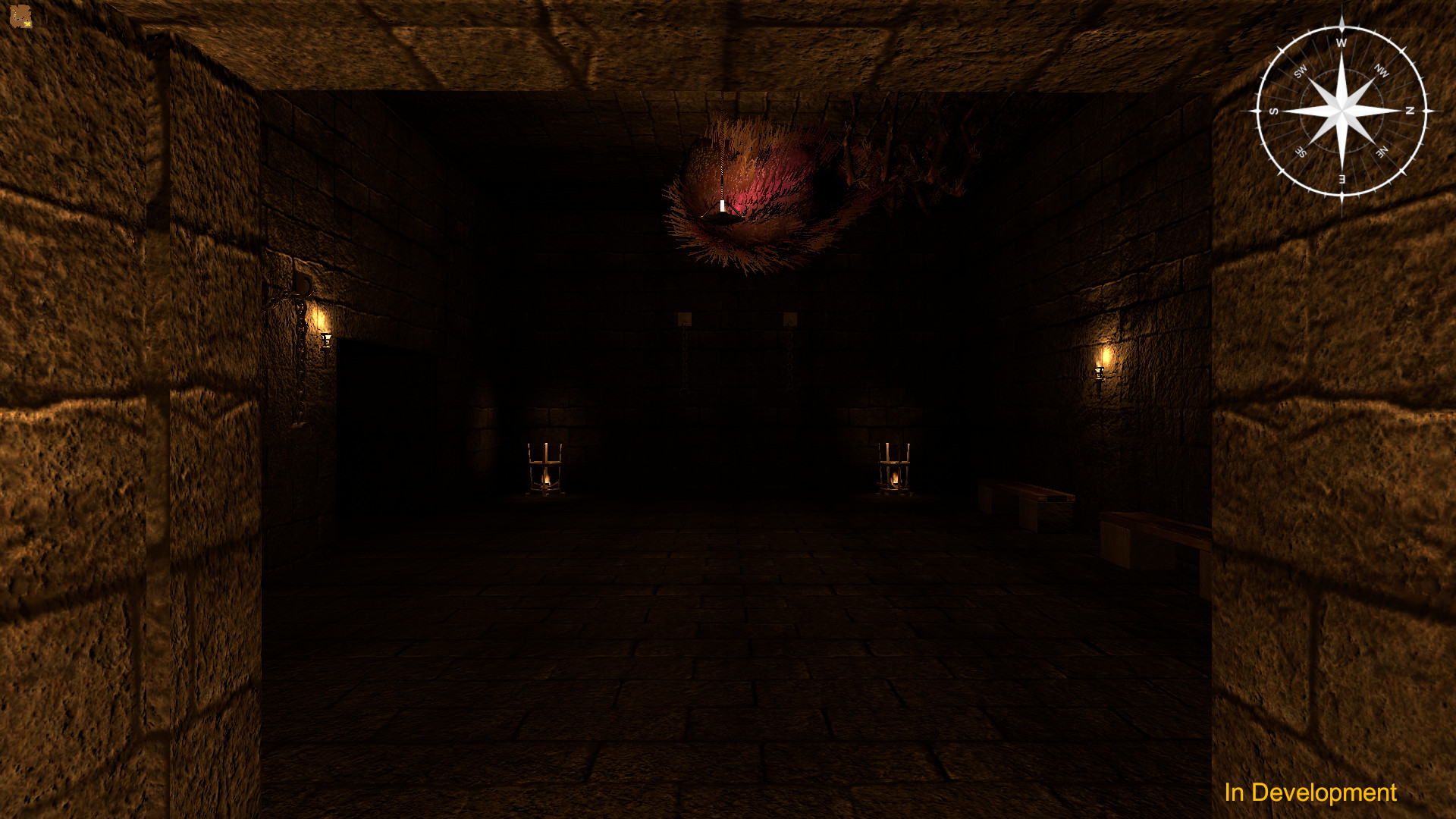Click the S label on the compass
The width and height of the screenshot is (1456, 819).
pos(1273,111)
